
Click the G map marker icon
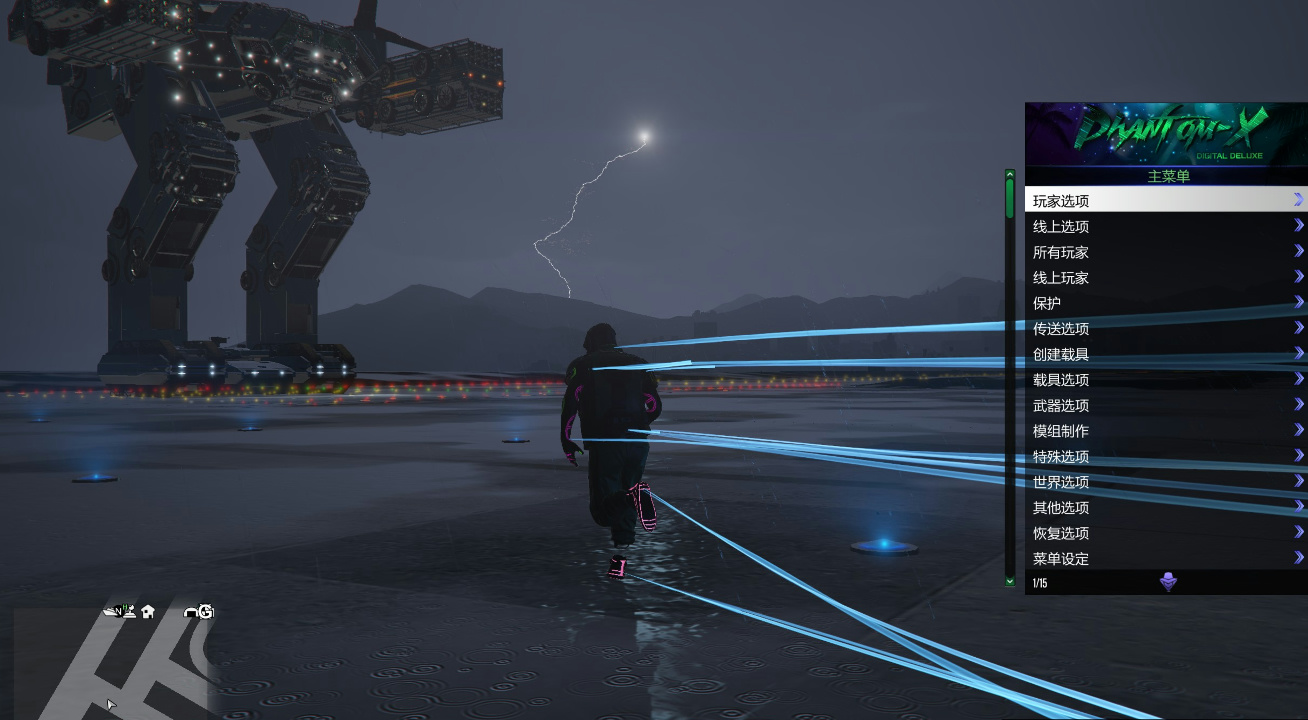tap(205, 610)
